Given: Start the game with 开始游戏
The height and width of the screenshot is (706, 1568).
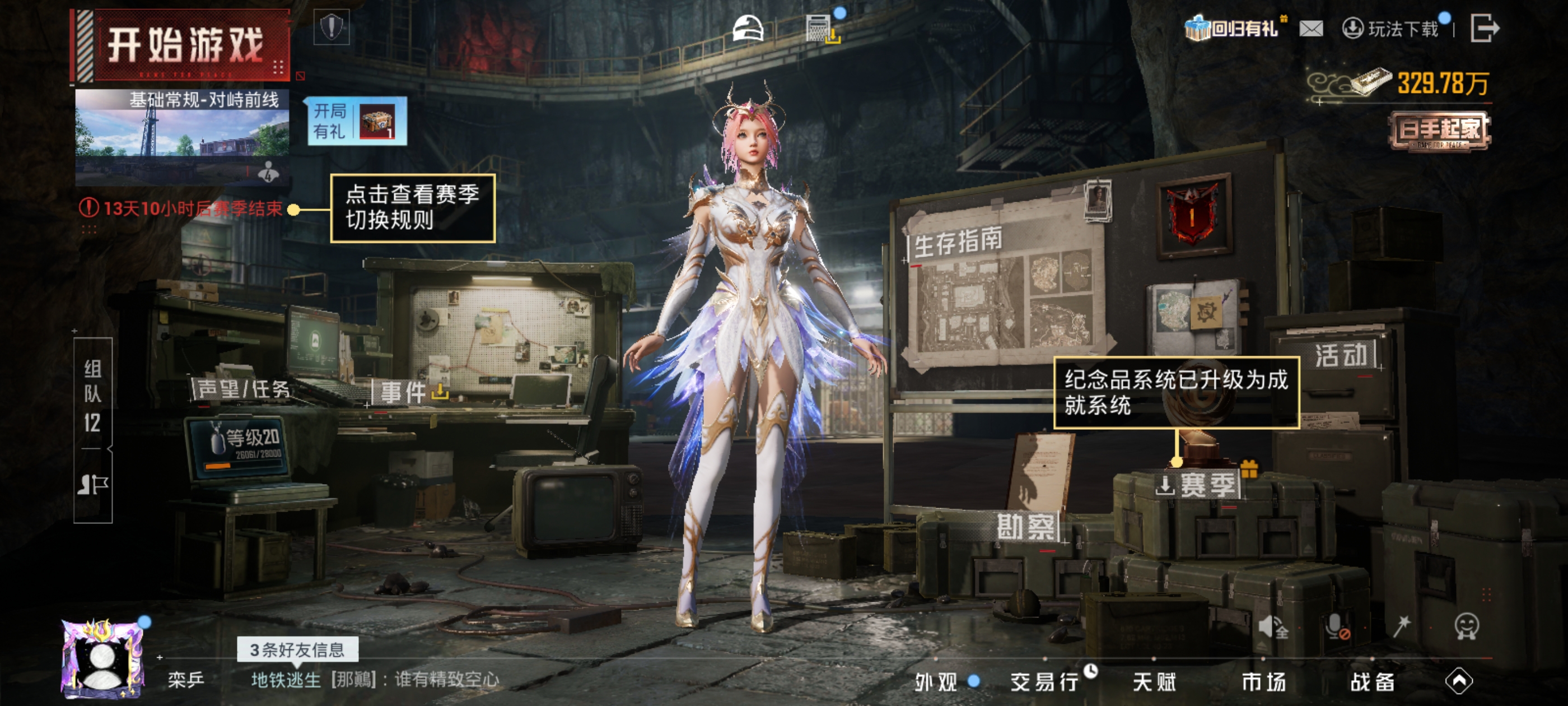Looking at the screenshot, I should [183, 45].
